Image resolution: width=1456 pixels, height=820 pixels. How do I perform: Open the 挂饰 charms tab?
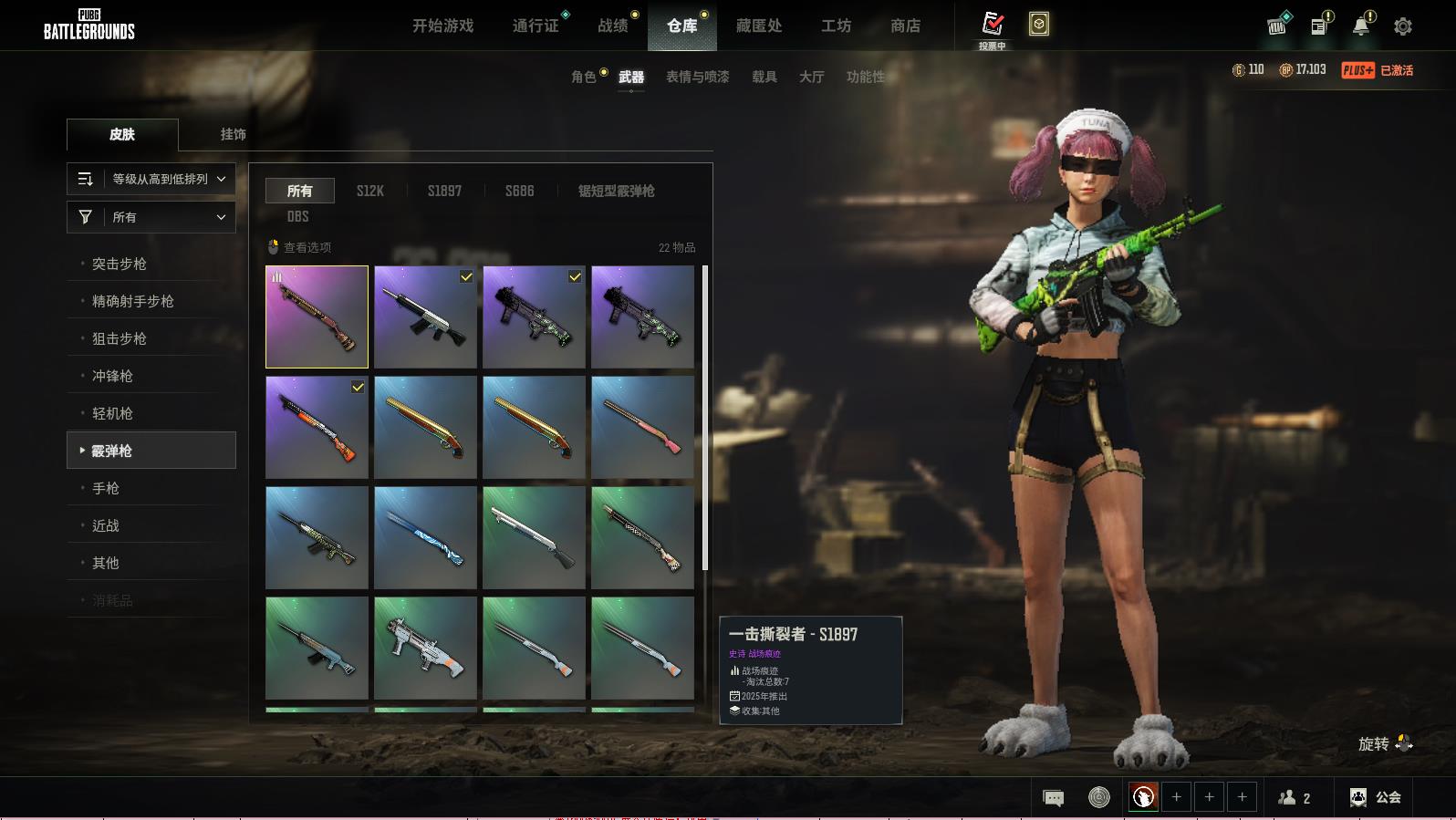point(233,134)
